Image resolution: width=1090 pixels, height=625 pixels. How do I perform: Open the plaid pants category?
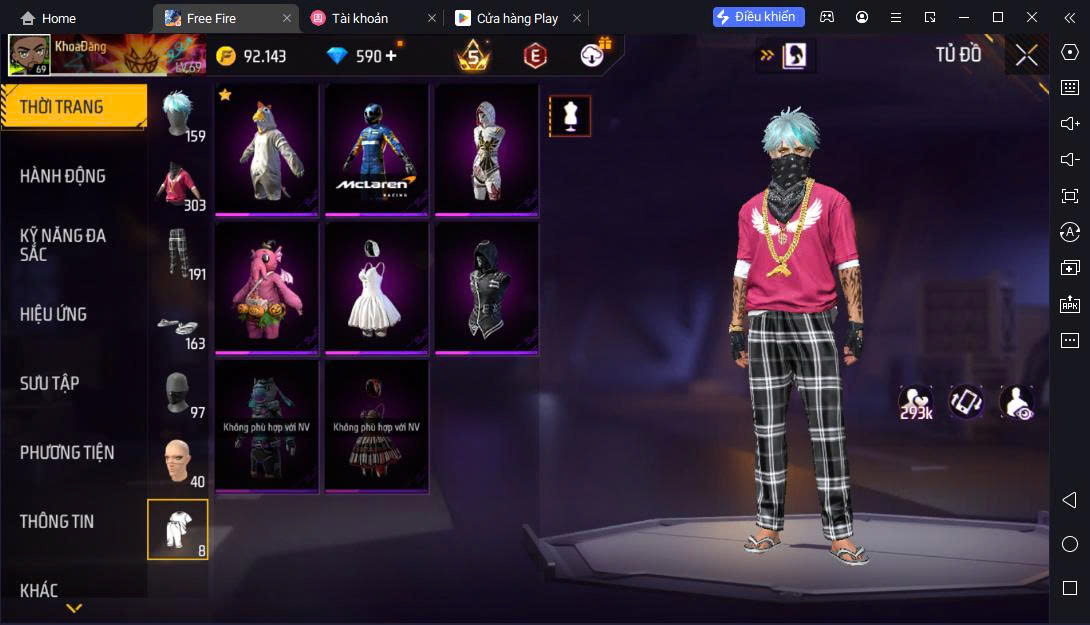[x=178, y=254]
